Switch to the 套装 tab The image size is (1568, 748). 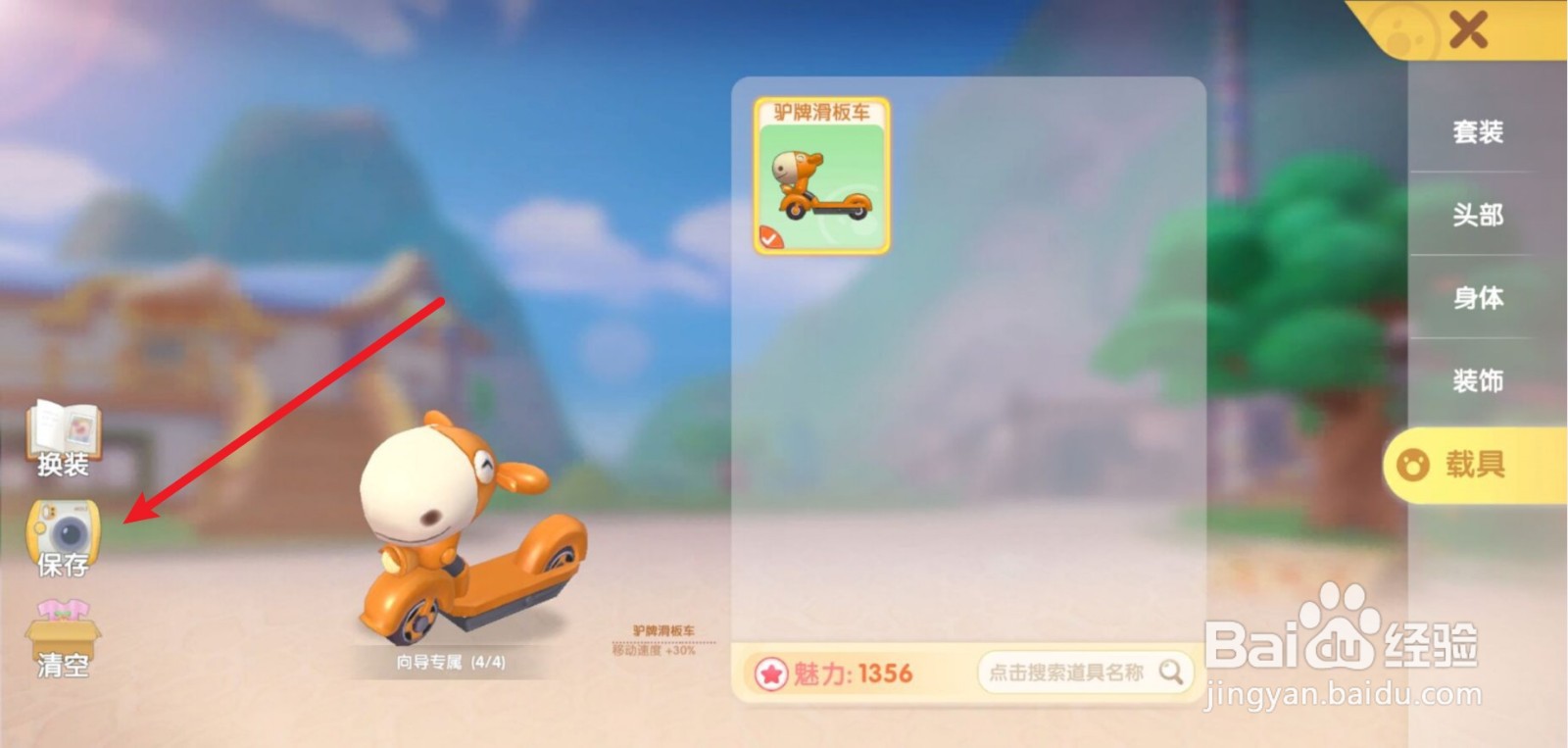1480,131
